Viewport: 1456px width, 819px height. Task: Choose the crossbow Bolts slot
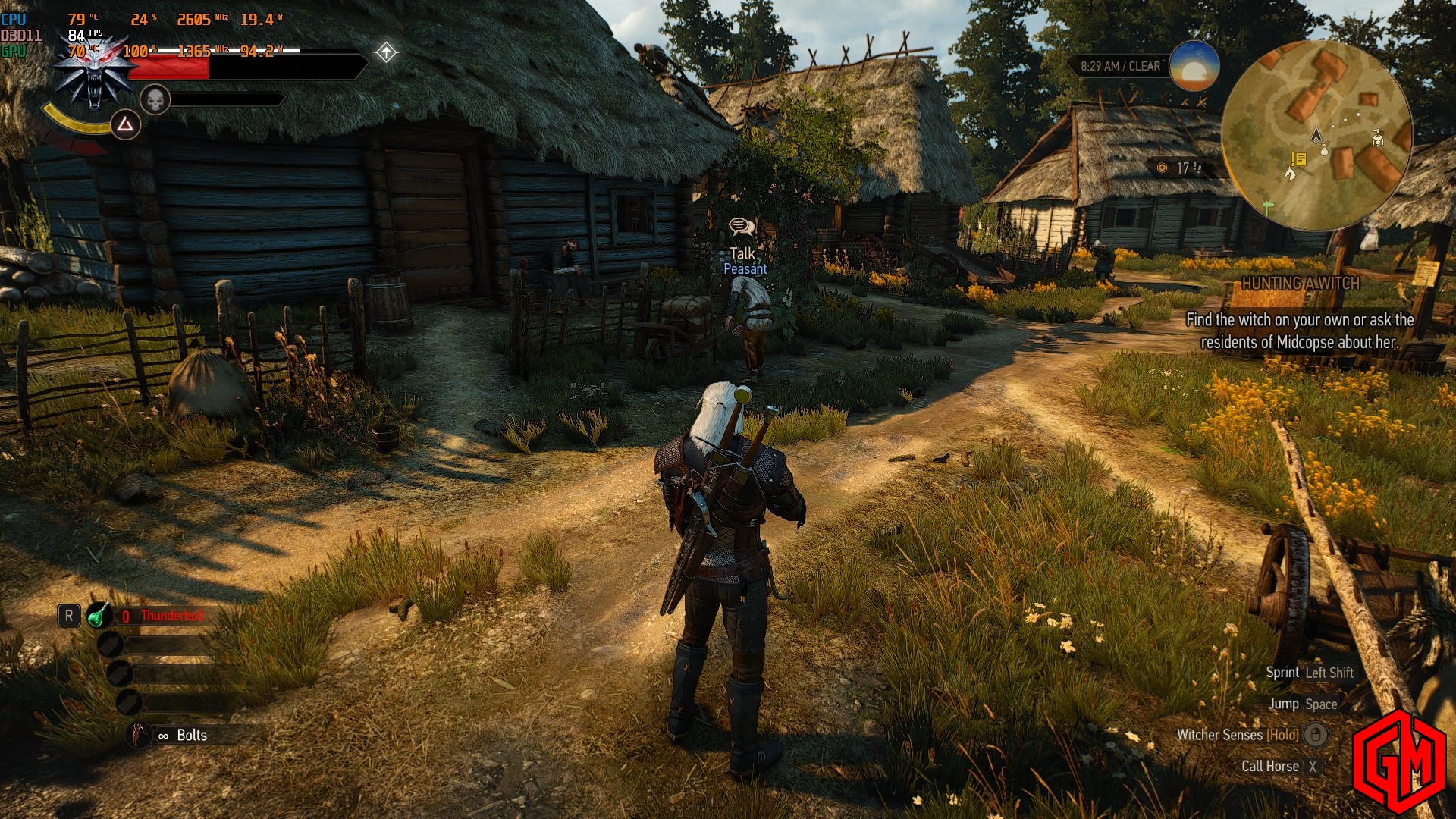[x=140, y=735]
